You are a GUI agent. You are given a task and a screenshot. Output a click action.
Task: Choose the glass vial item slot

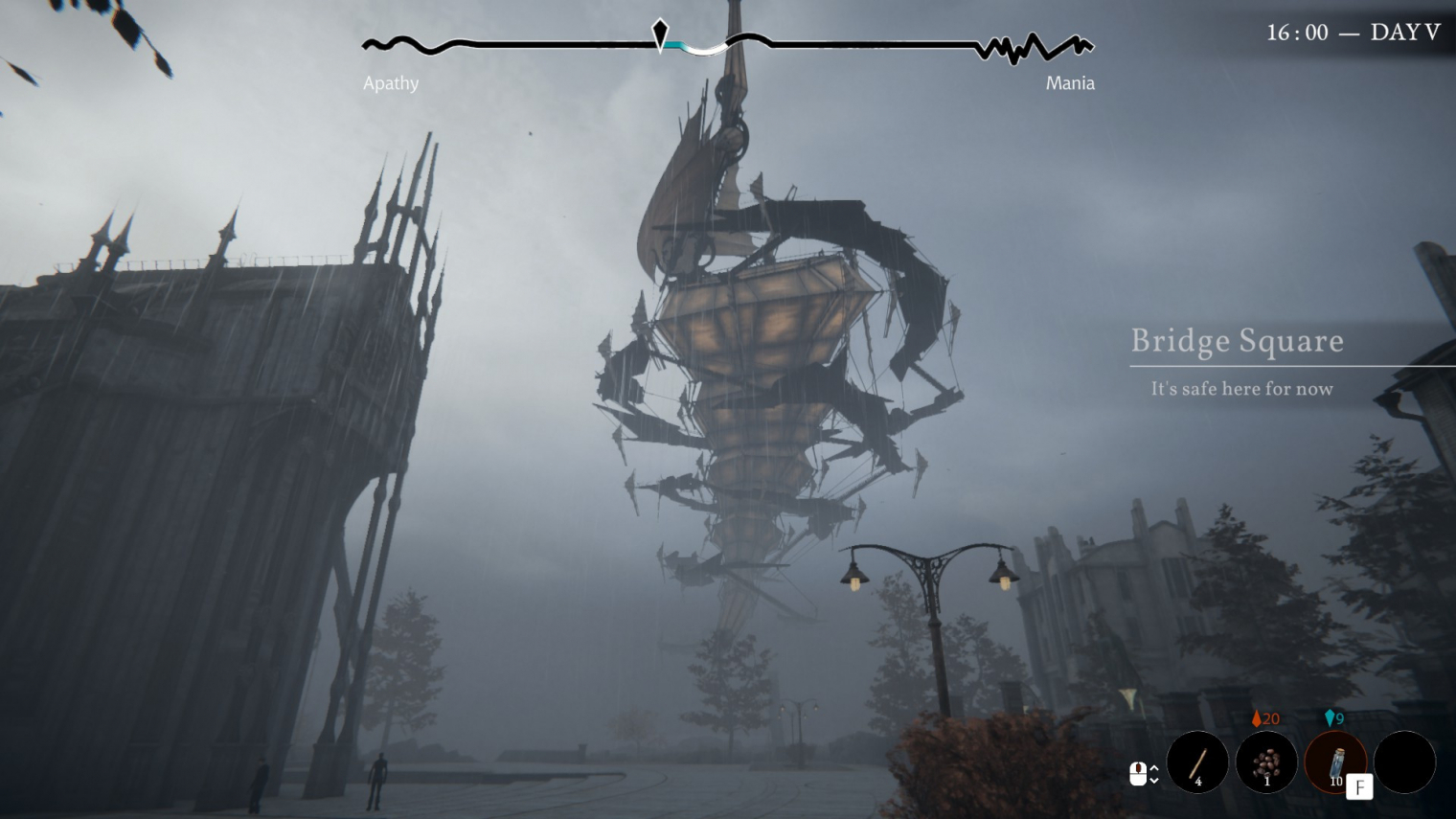coord(1335,762)
